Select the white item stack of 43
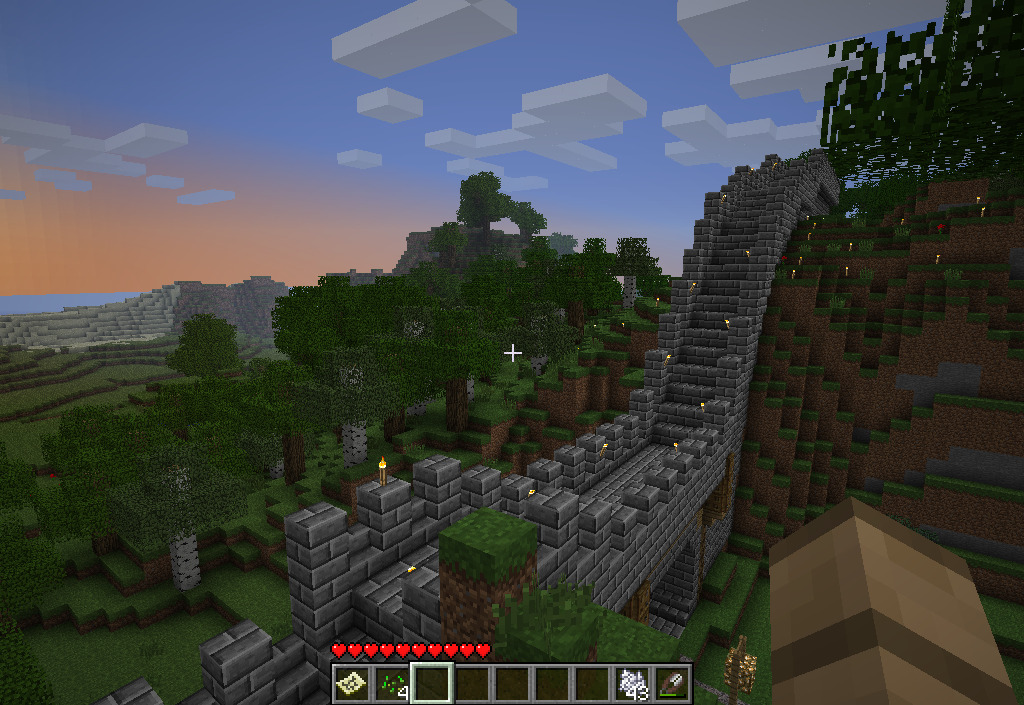The width and height of the screenshot is (1024, 705). point(632,683)
